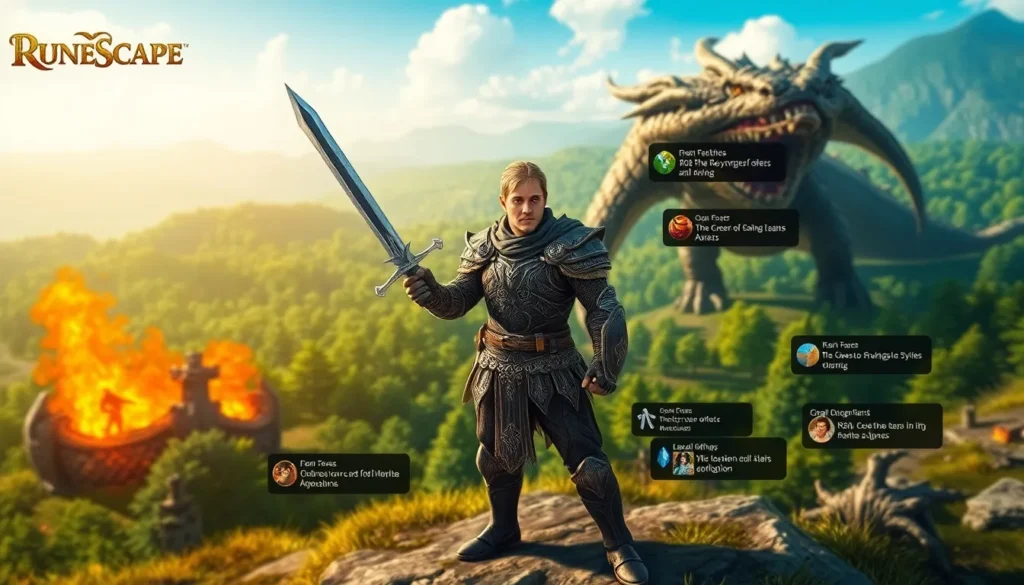Open the panel with the glasses-wearing portrait
Screen dimensions: 1024x585
(871, 426)
